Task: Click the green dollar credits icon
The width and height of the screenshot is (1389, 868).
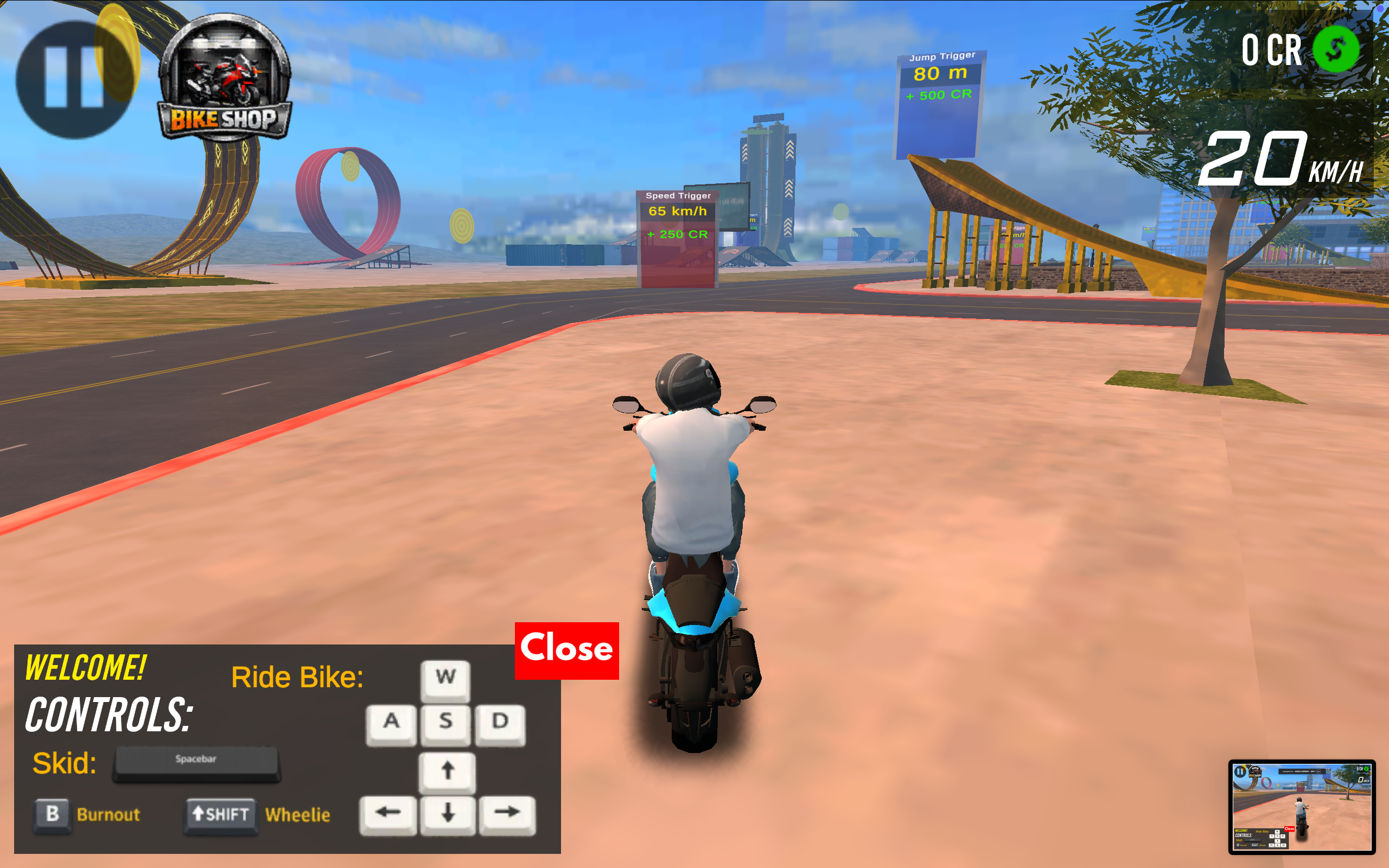Action: [1336, 49]
